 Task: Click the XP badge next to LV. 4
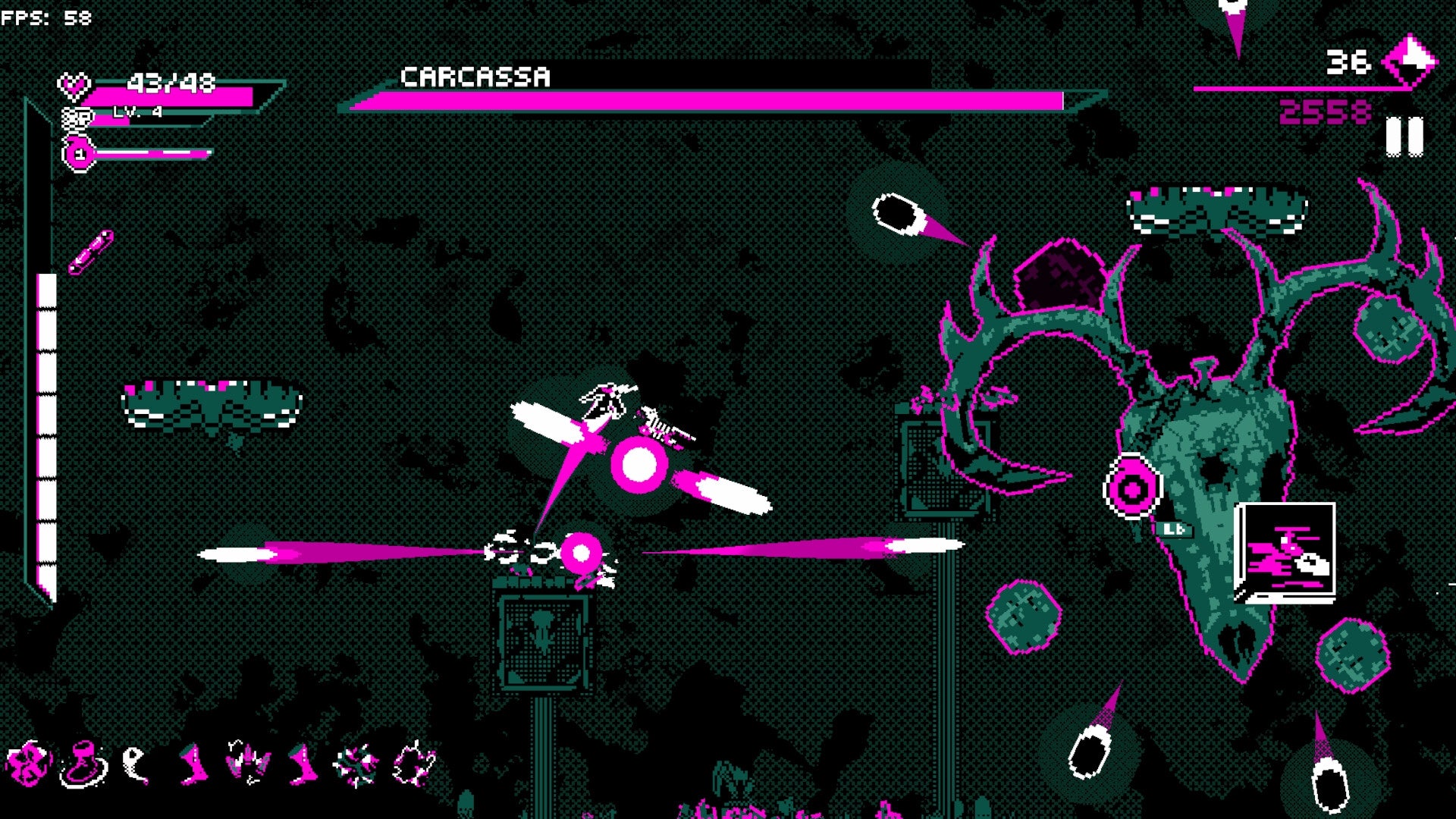[x=76, y=118]
